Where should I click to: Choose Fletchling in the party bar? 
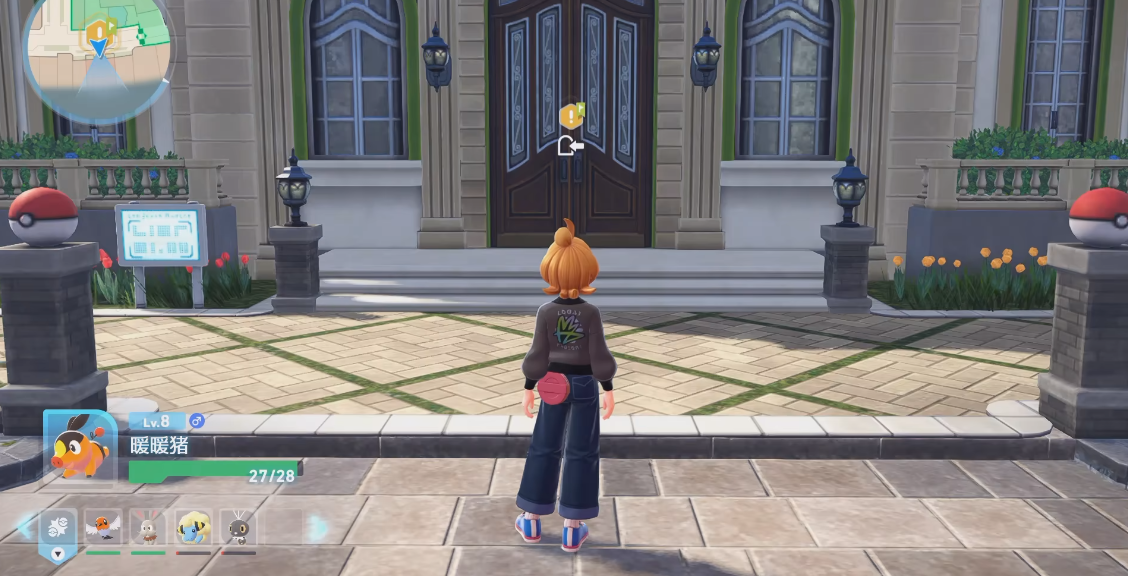click(x=102, y=526)
